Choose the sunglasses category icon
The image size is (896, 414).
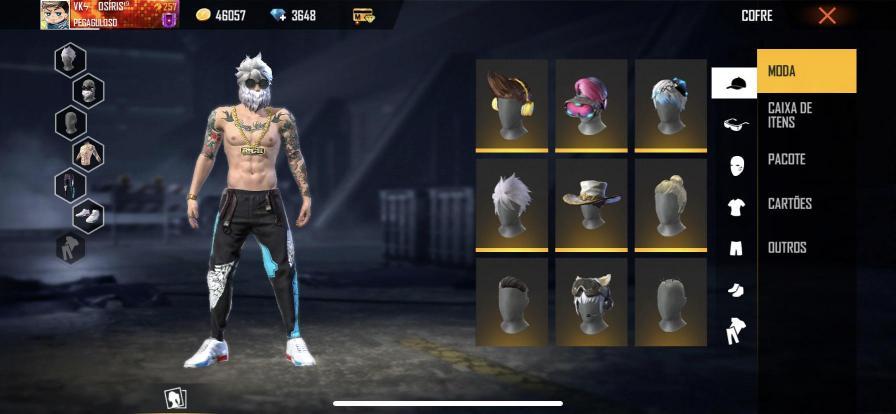point(734,124)
